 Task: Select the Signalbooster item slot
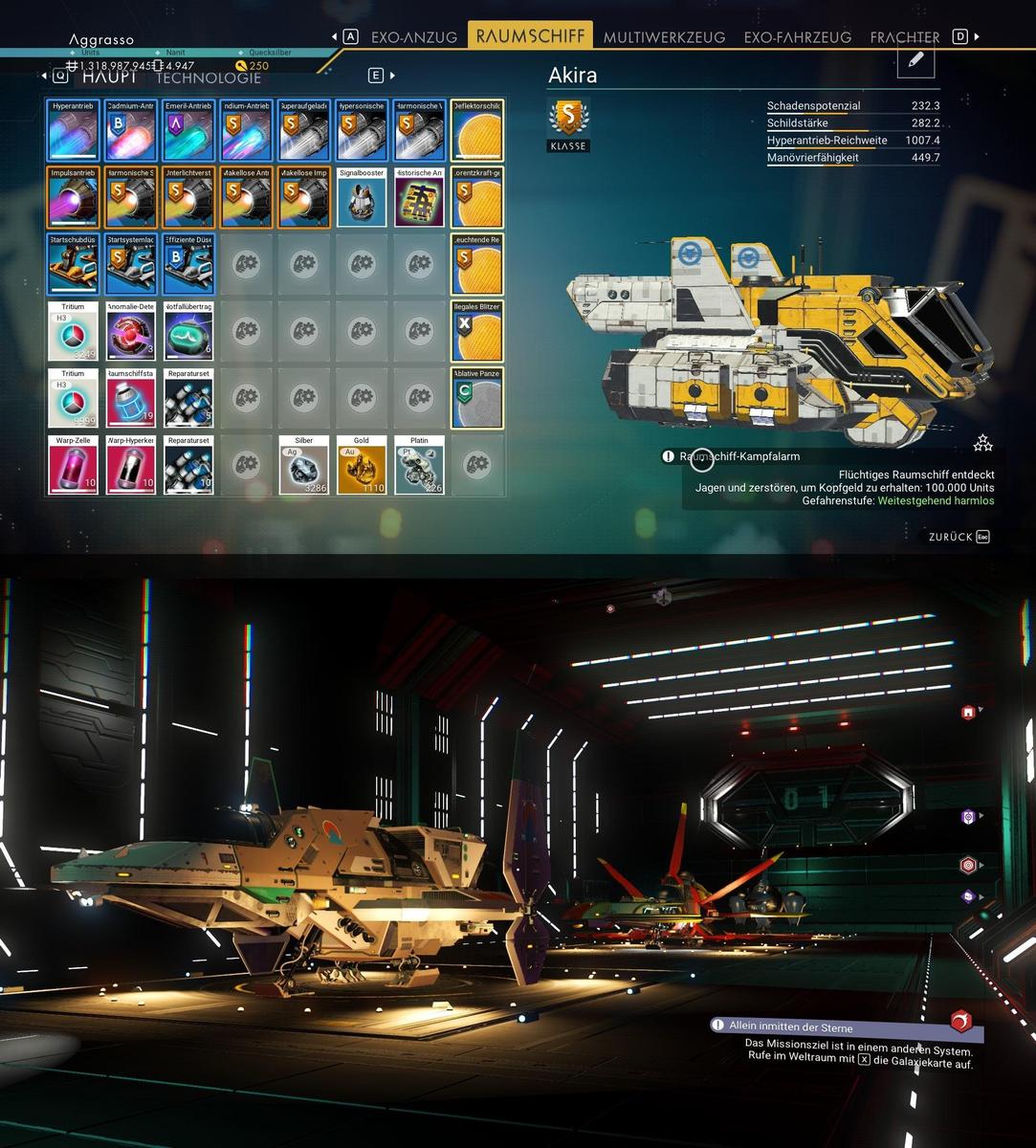coord(361,198)
